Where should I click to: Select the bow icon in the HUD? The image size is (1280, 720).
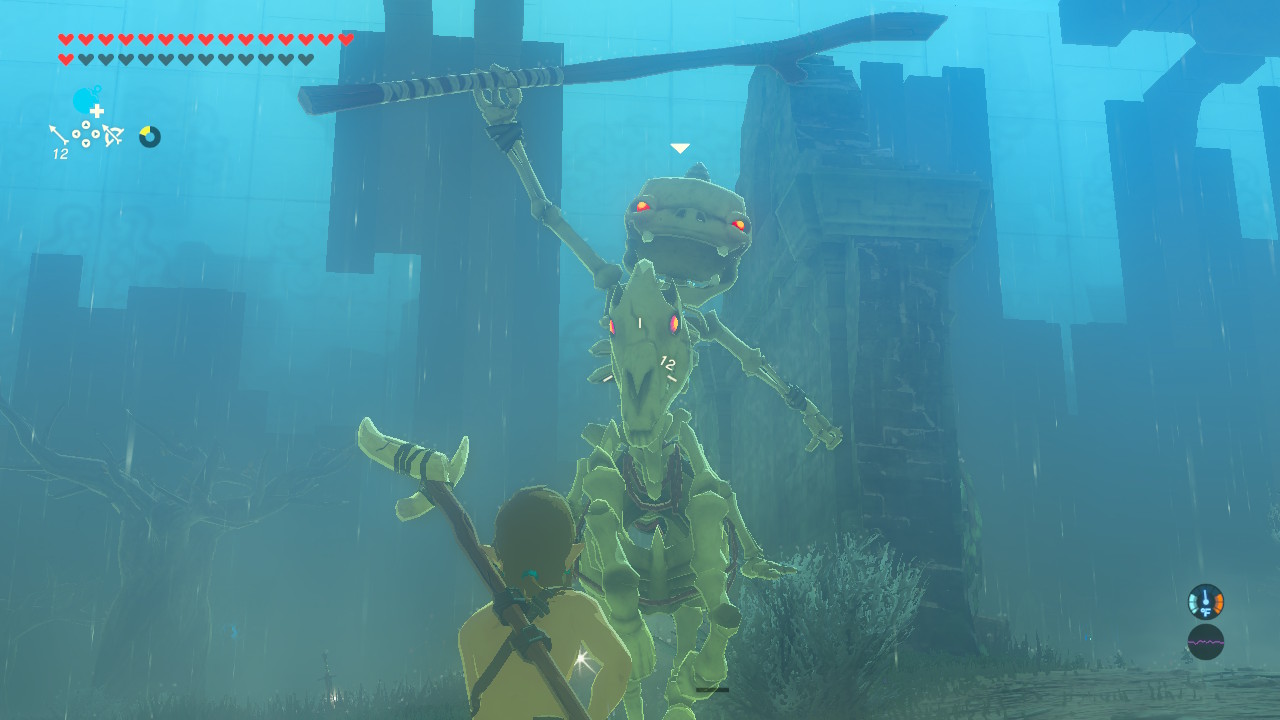coord(113,133)
